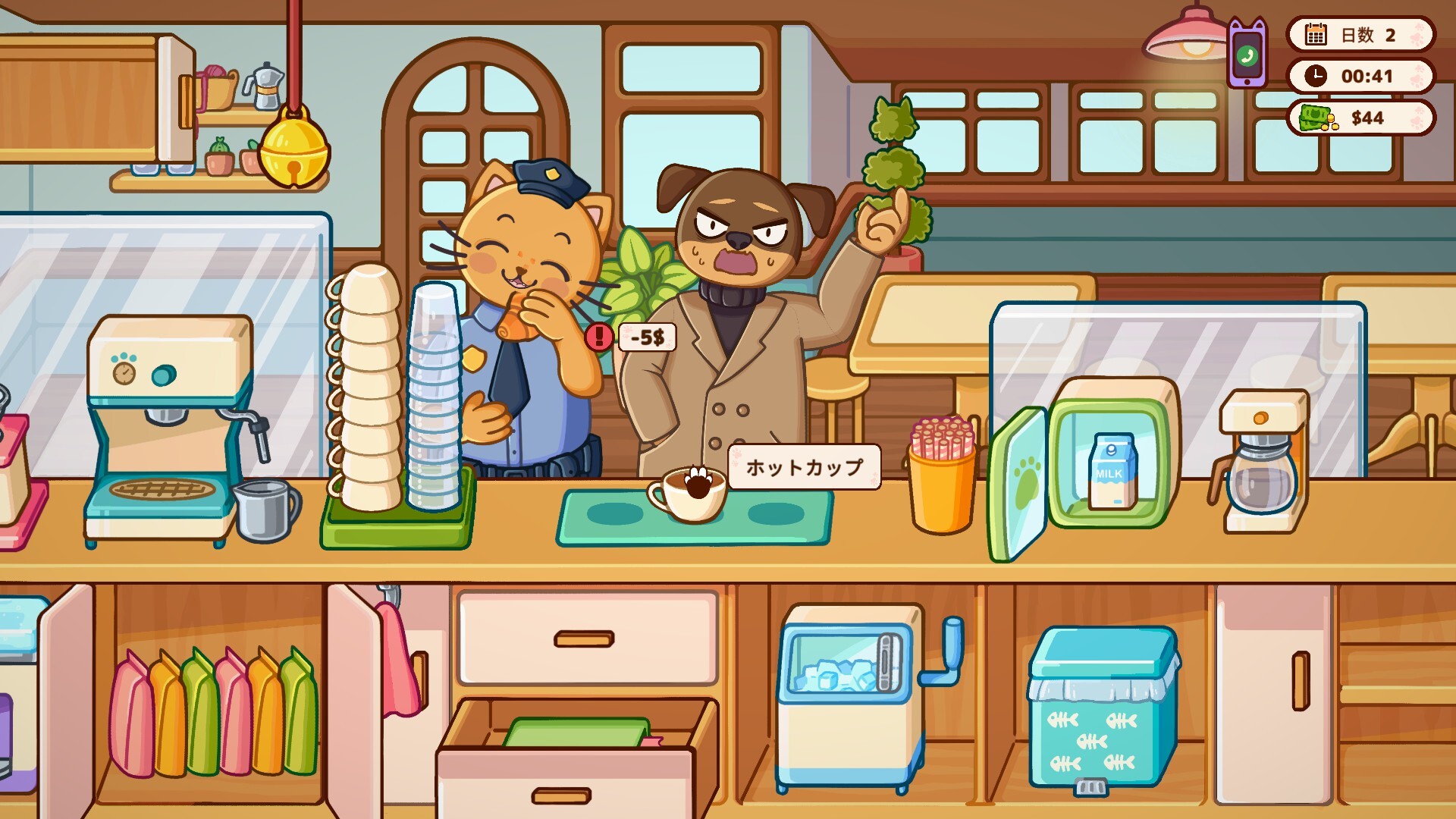Viewport: 1456px width, 819px height.
Task: Open the ice machine under the counter
Action: point(848,690)
